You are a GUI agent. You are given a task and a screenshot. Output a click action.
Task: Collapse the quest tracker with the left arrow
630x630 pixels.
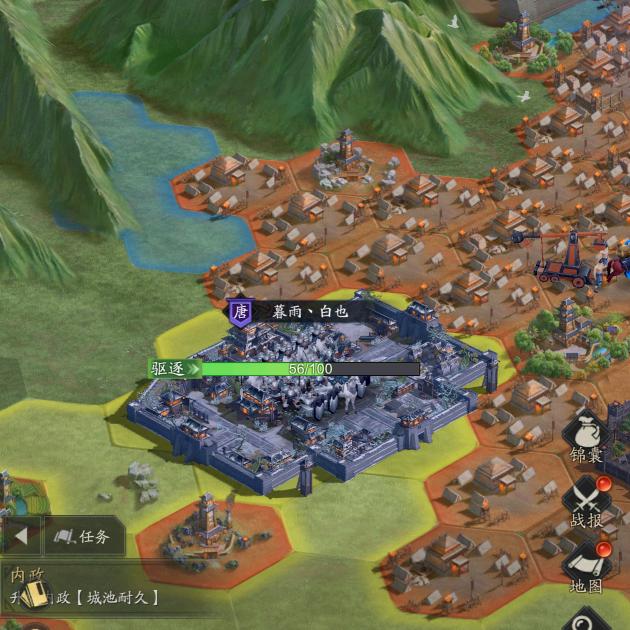click(20, 537)
